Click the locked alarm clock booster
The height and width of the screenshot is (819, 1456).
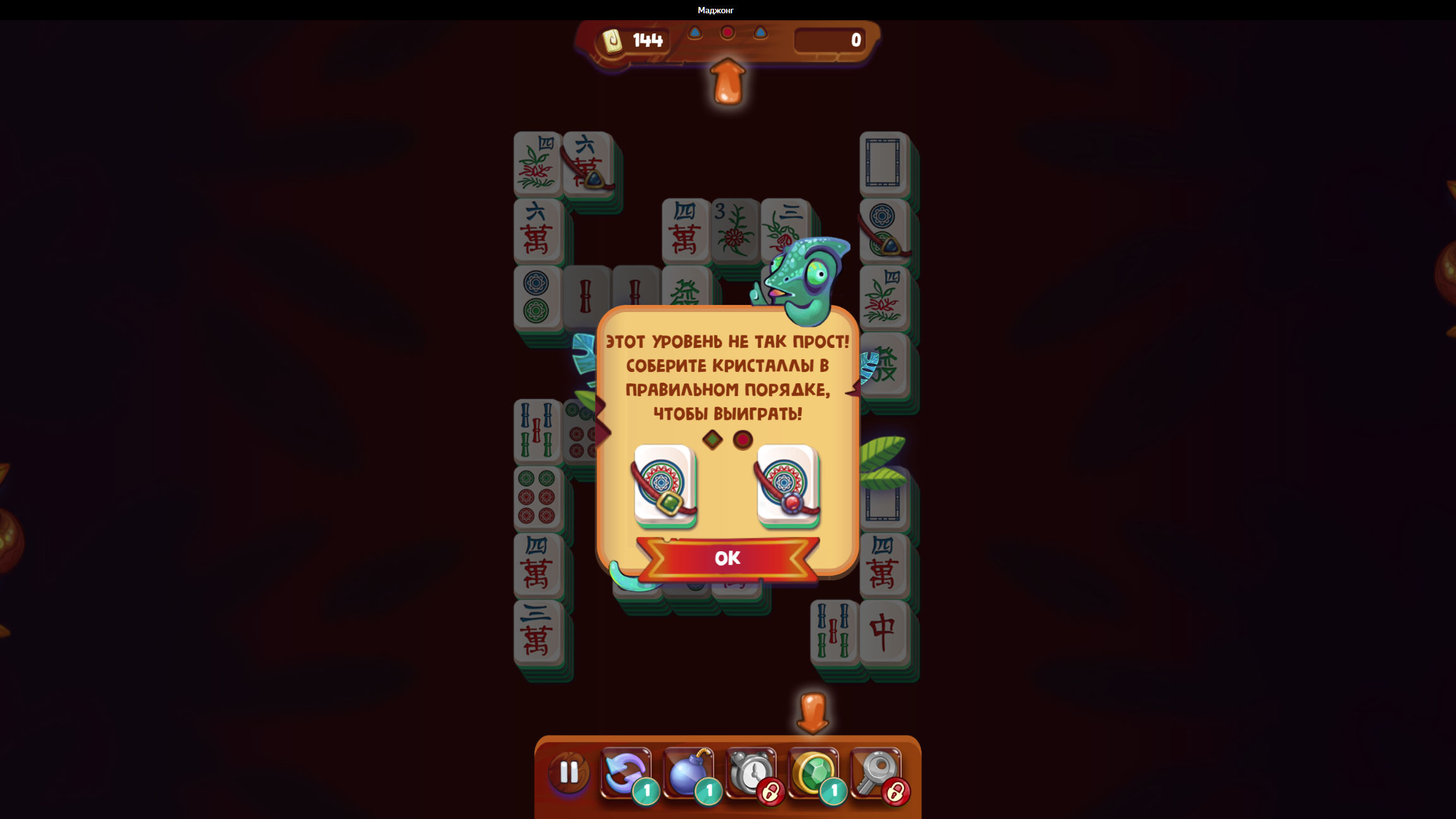pyautogui.click(x=750, y=772)
